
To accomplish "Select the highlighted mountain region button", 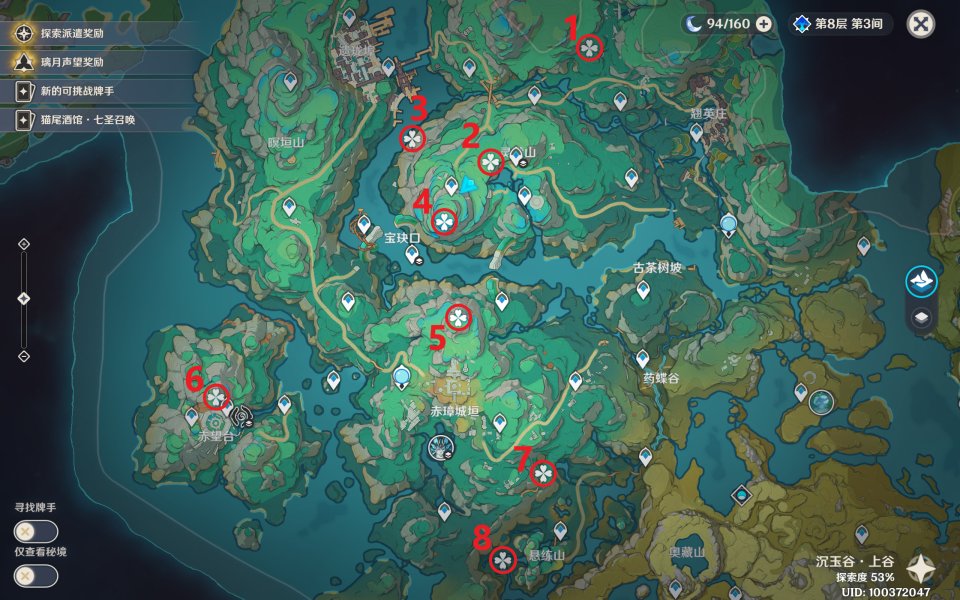I will (x=921, y=281).
